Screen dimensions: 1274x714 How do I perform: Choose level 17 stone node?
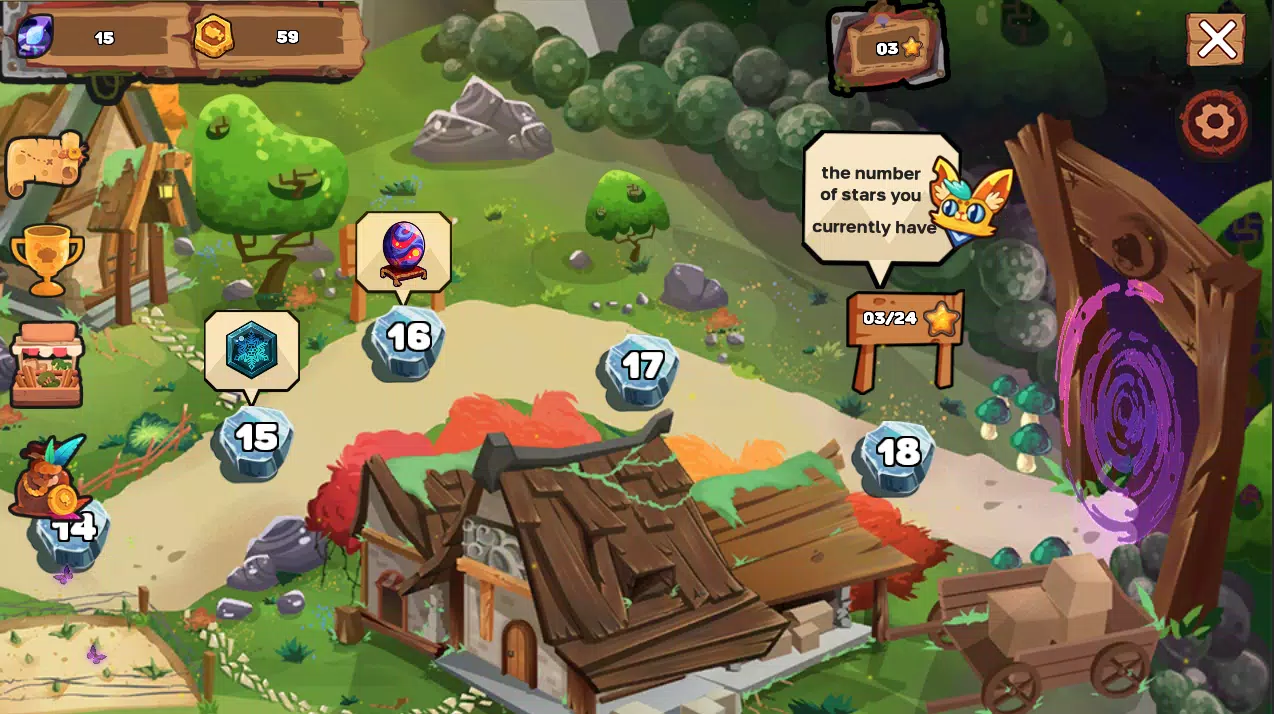[x=642, y=368]
